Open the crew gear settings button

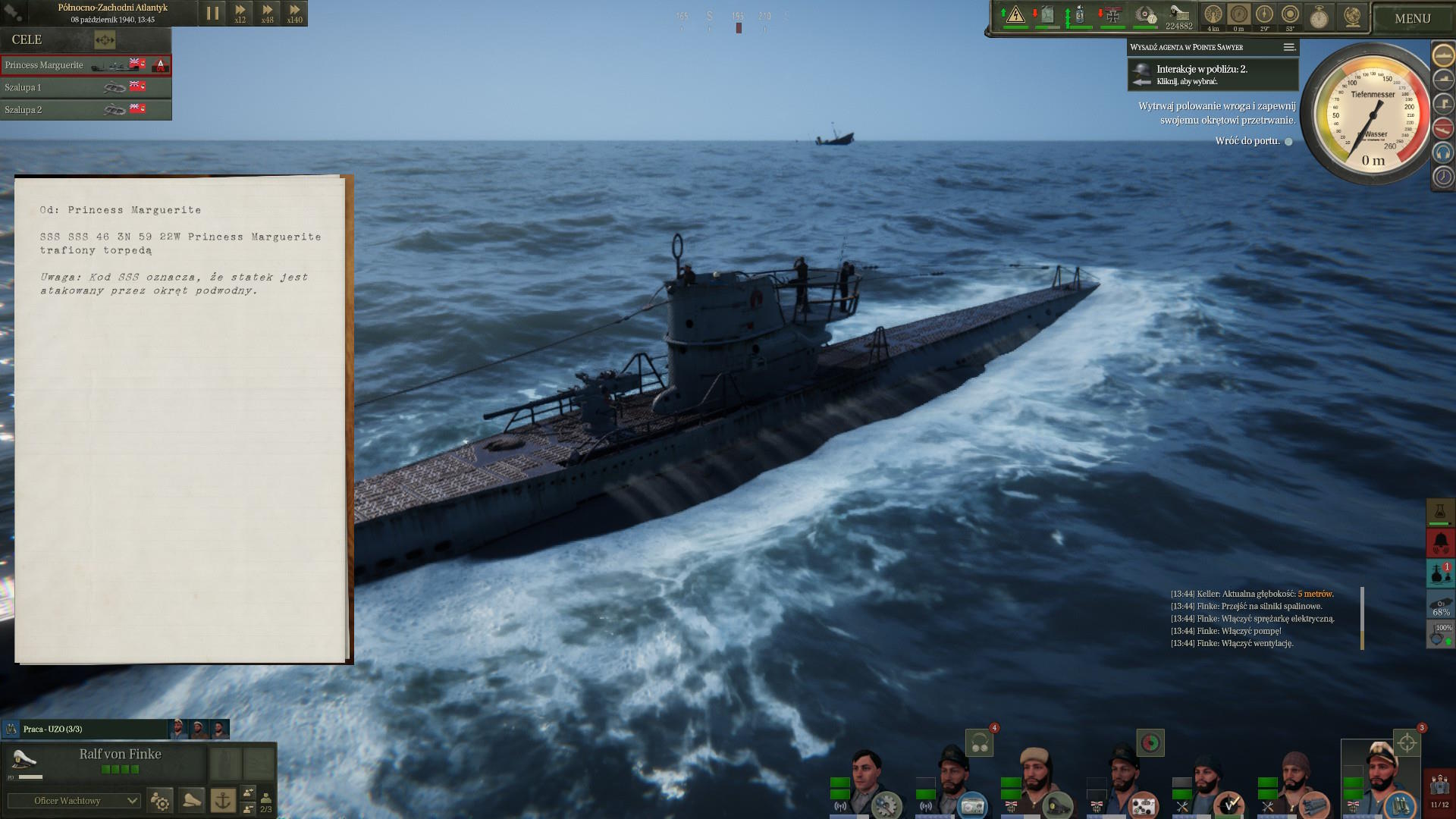pos(161,801)
